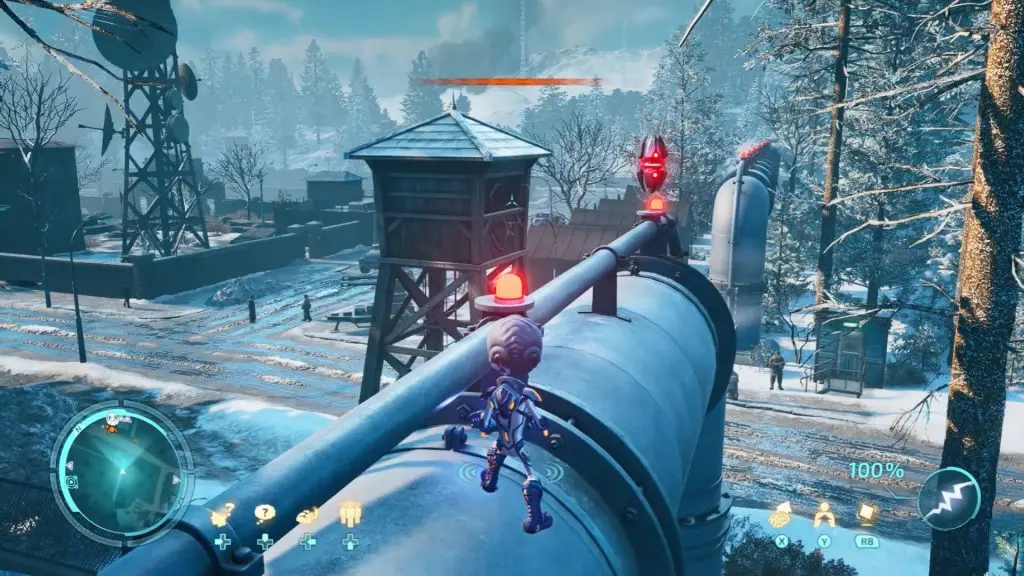Select the group of people ability icon
Viewport: 1024px width, 576px height.
coord(349,514)
